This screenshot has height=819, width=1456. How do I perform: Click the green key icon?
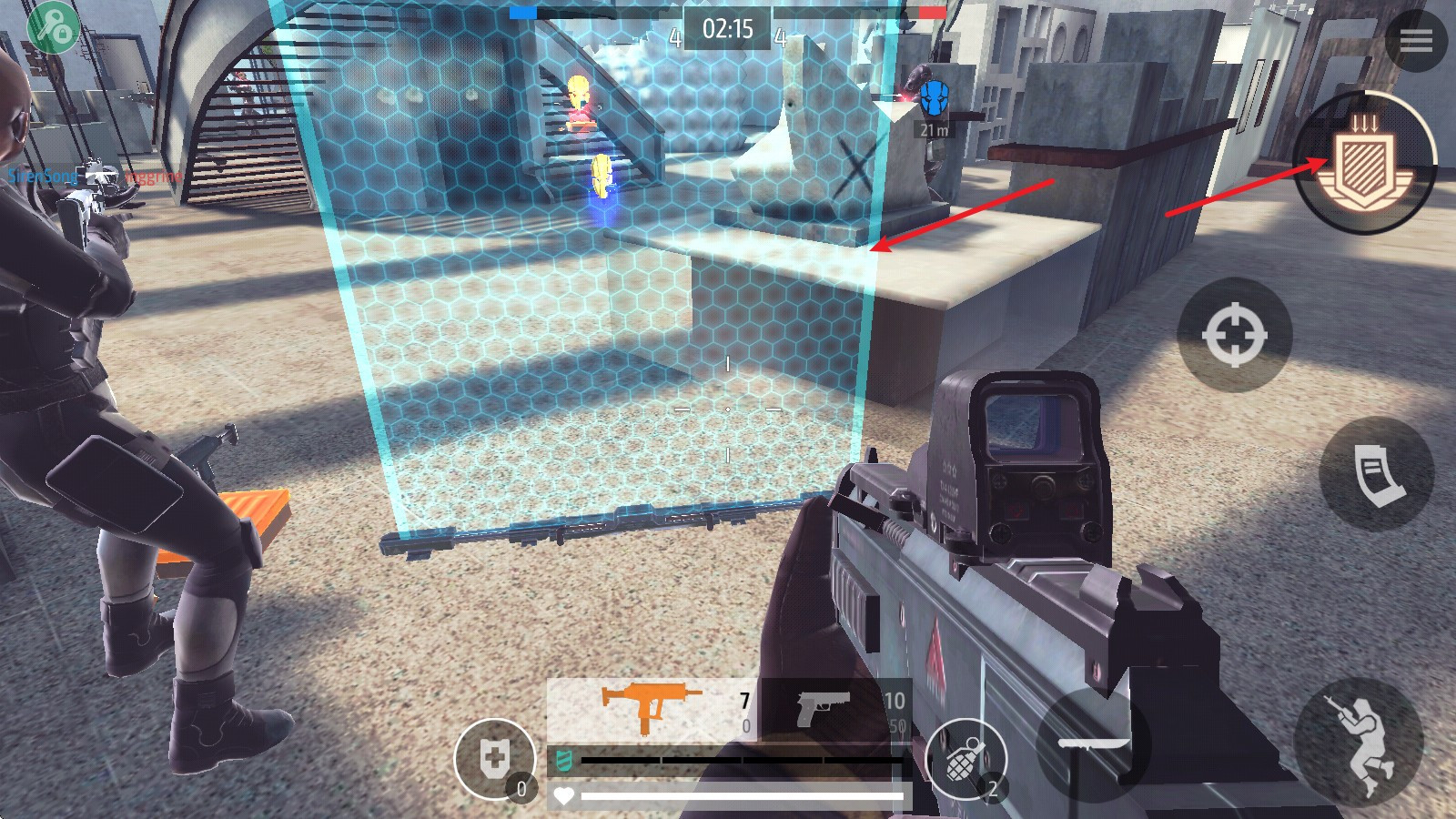(x=52, y=28)
